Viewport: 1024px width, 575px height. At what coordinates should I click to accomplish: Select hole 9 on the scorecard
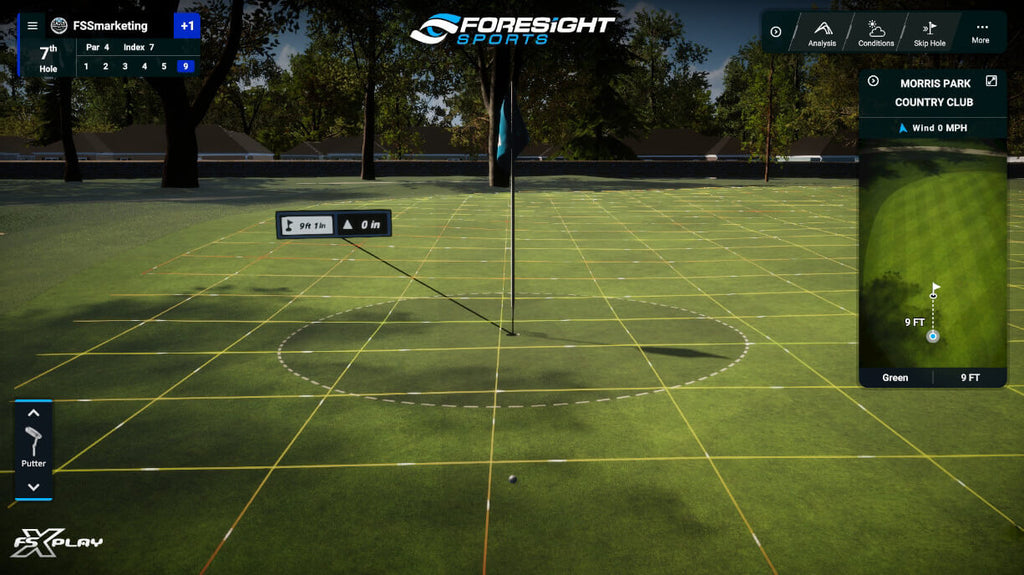point(184,67)
